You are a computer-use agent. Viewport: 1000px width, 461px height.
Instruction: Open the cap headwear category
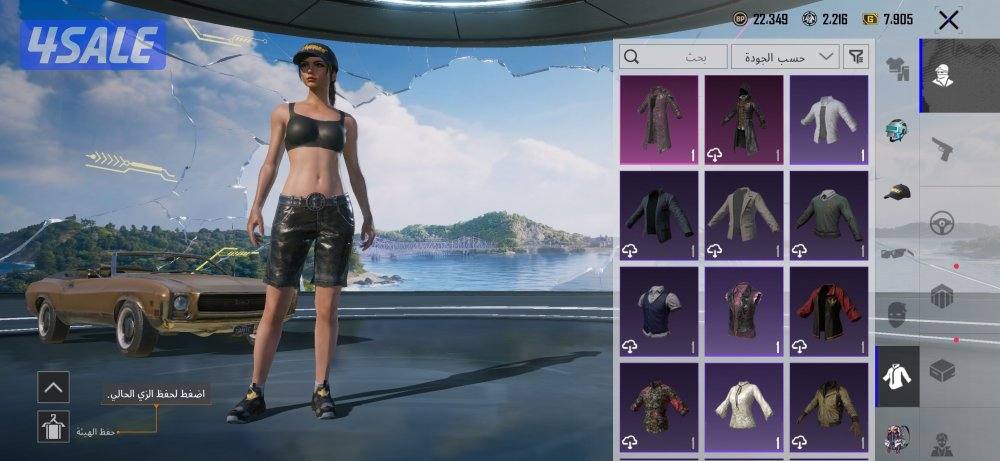(x=897, y=191)
